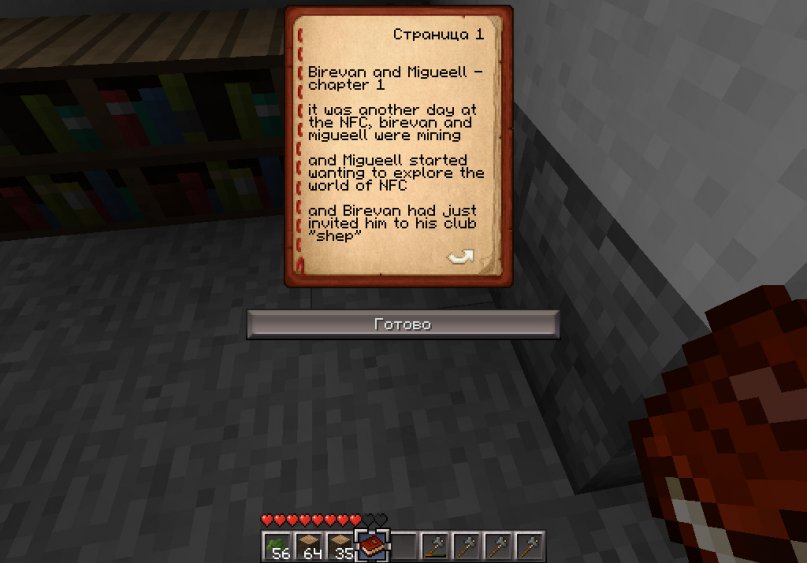Viewport: 807px width, 563px height.
Task: Choose the plank stack of 35
Action: [341, 546]
